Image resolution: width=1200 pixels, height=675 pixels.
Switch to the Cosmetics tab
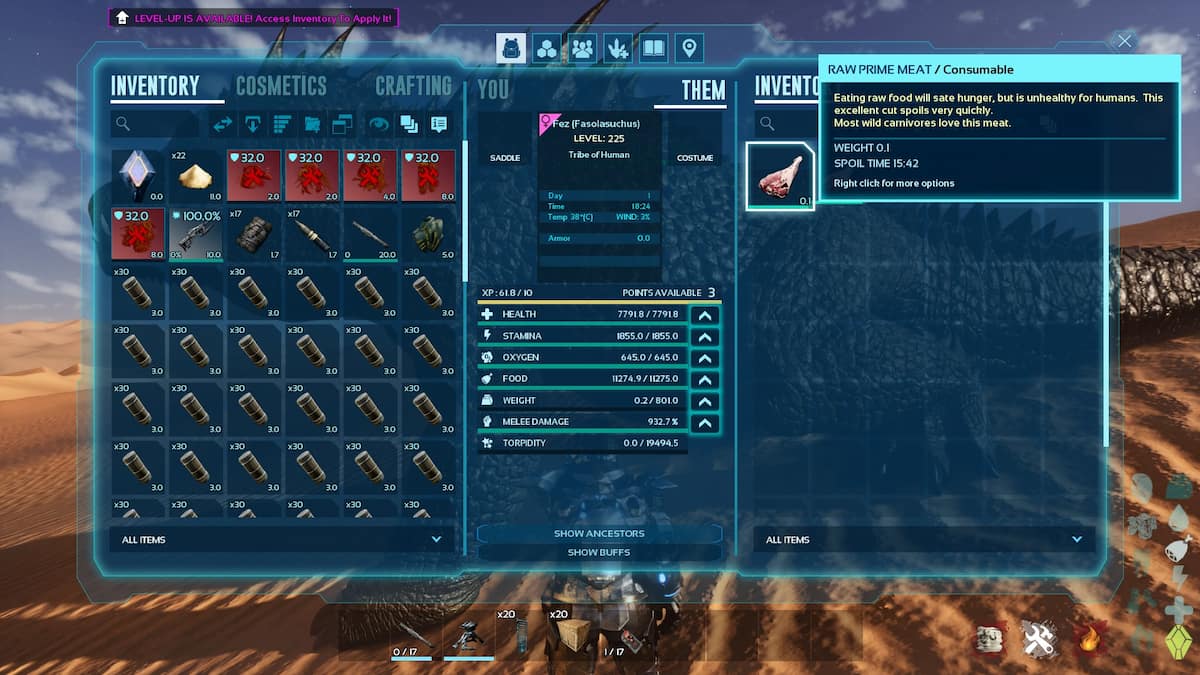(x=281, y=86)
